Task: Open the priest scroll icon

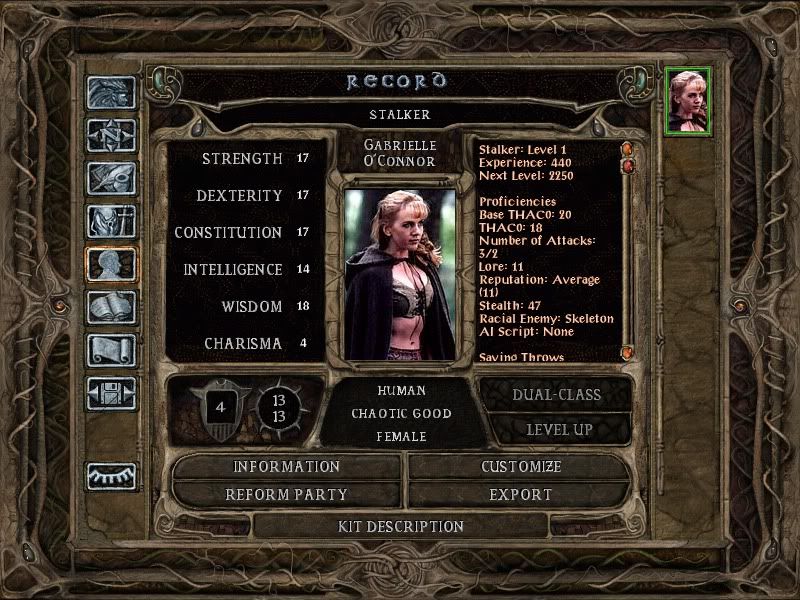Action: point(111,350)
